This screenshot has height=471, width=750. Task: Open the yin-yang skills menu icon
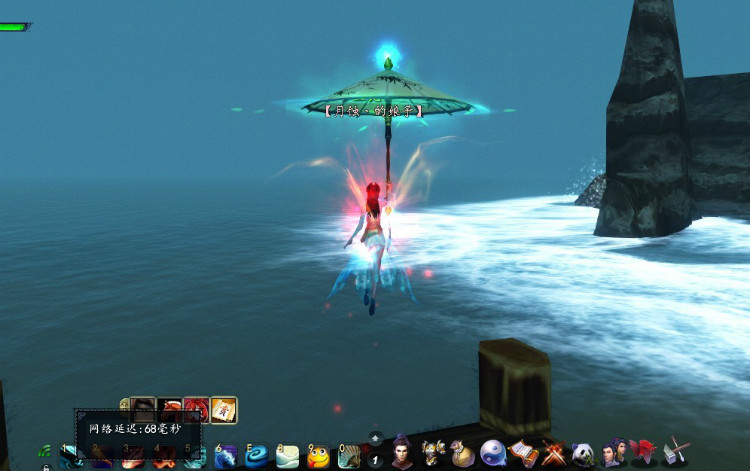coord(493,454)
